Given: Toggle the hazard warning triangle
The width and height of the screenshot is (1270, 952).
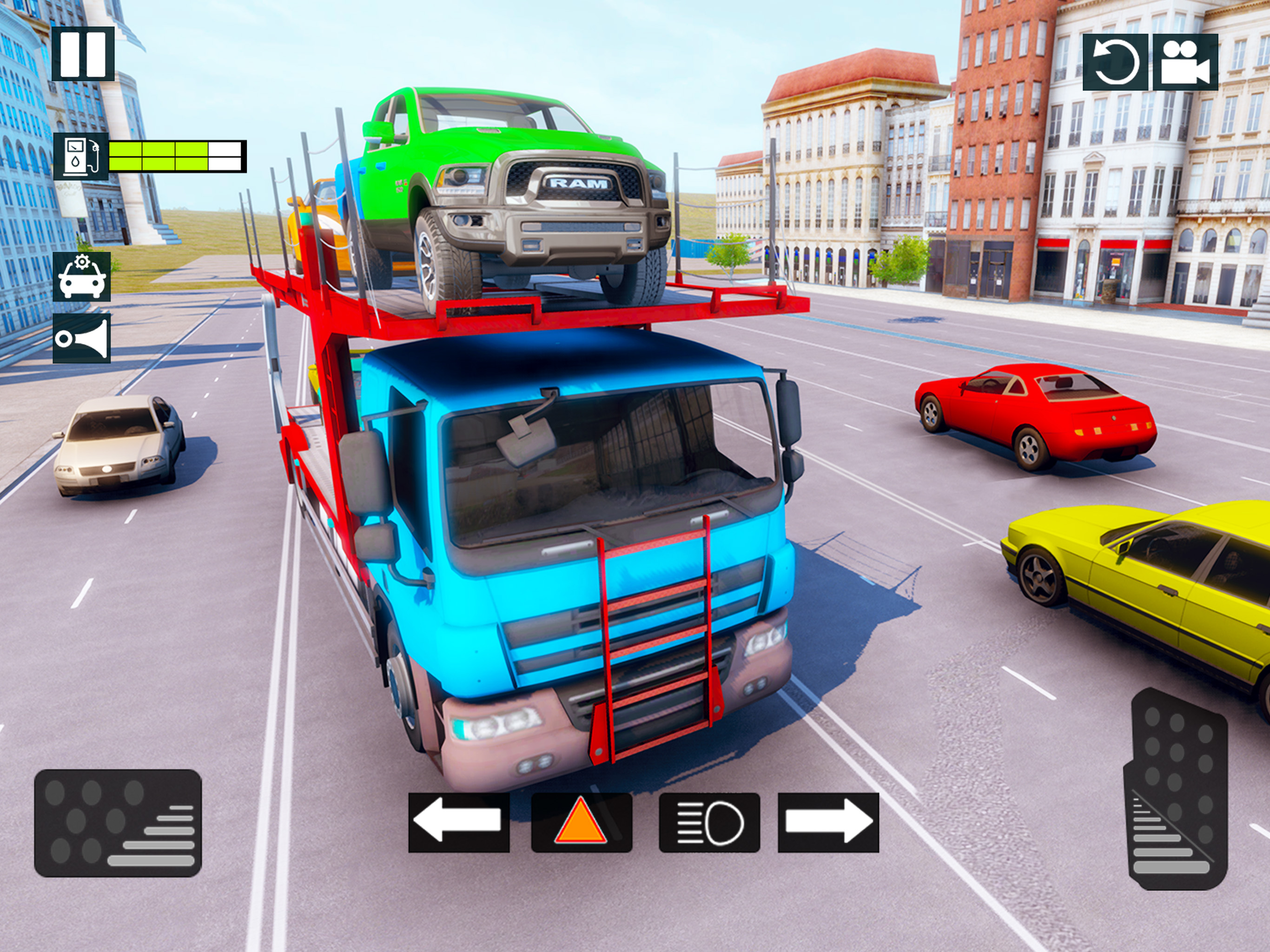Looking at the screenshot, I should coord(581,822).
